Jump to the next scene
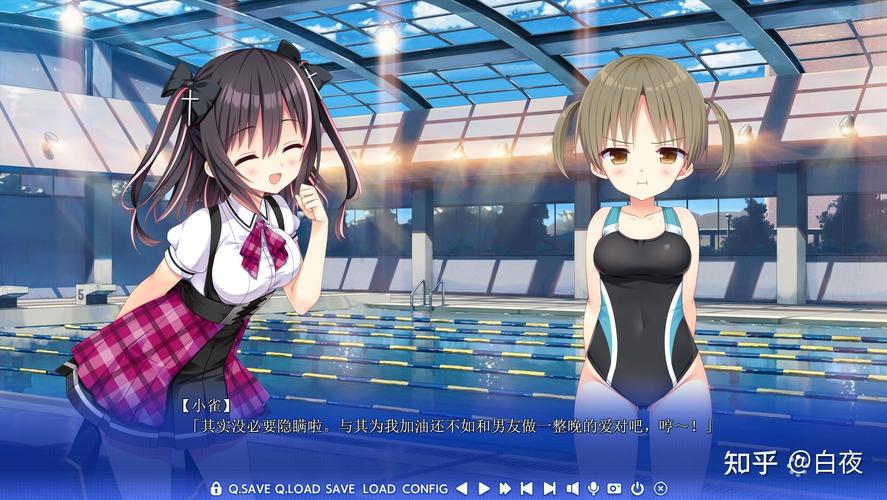Screen dimensions: 887x500 pyautogui.click(x=550, y=488)
